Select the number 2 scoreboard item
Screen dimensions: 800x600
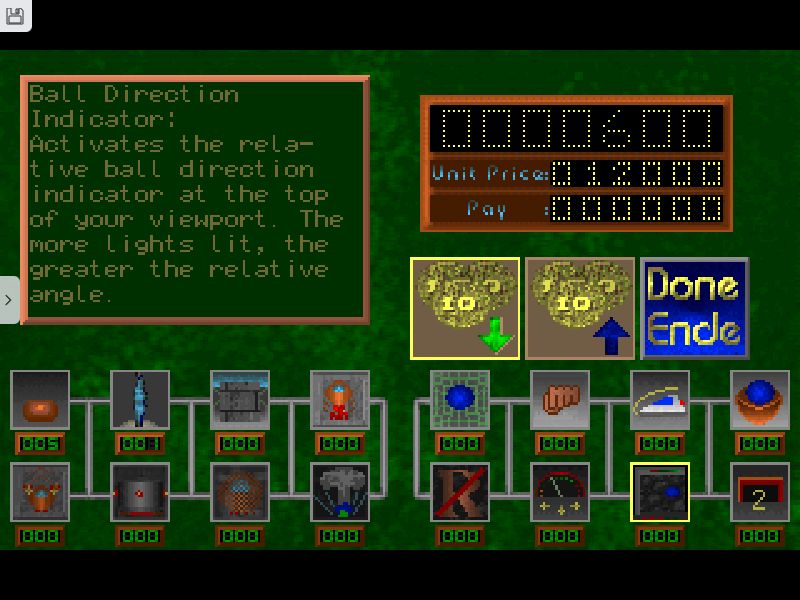point(760,492)
